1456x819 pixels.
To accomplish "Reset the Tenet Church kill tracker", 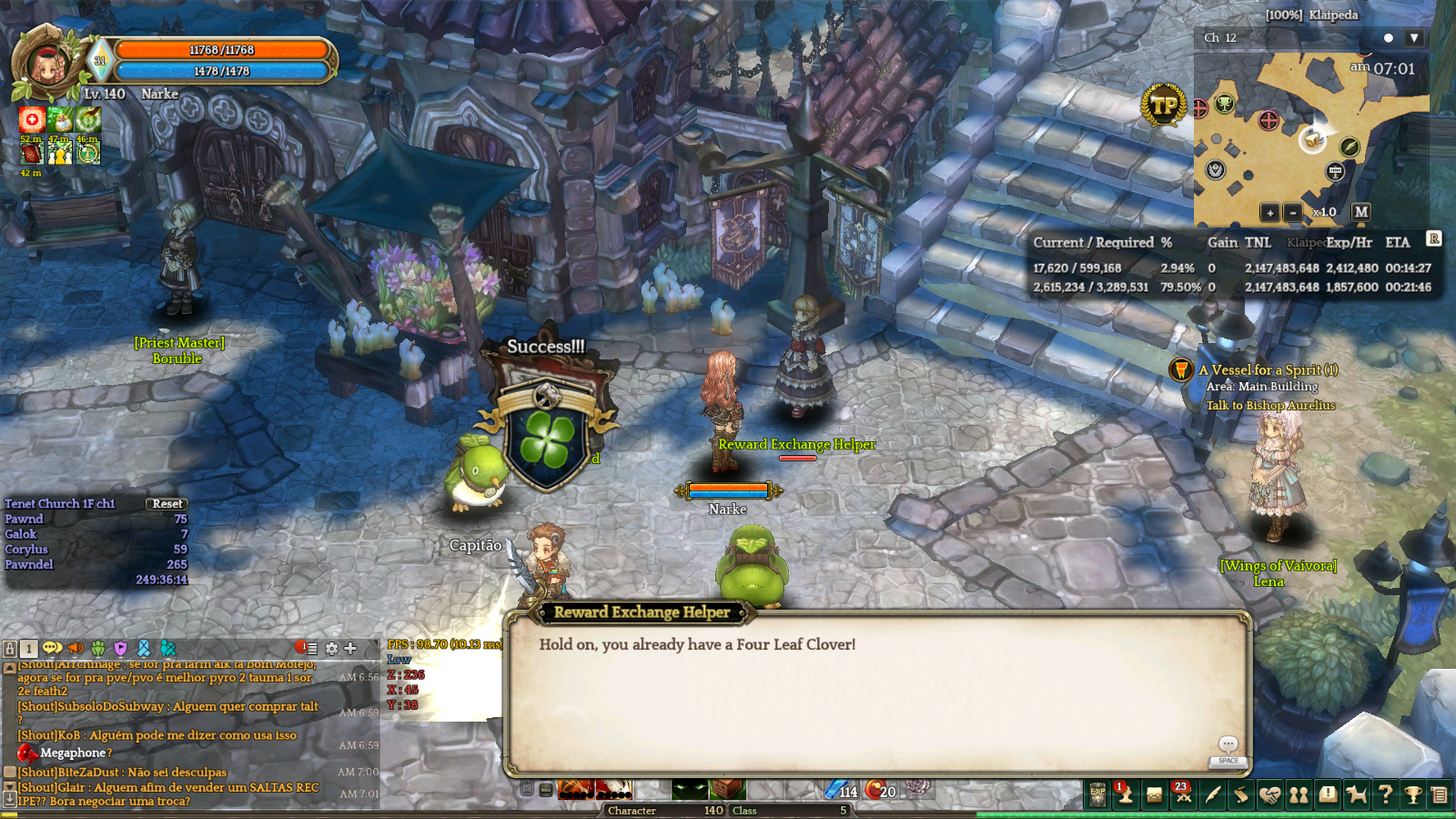I will (x=167, y=503).
